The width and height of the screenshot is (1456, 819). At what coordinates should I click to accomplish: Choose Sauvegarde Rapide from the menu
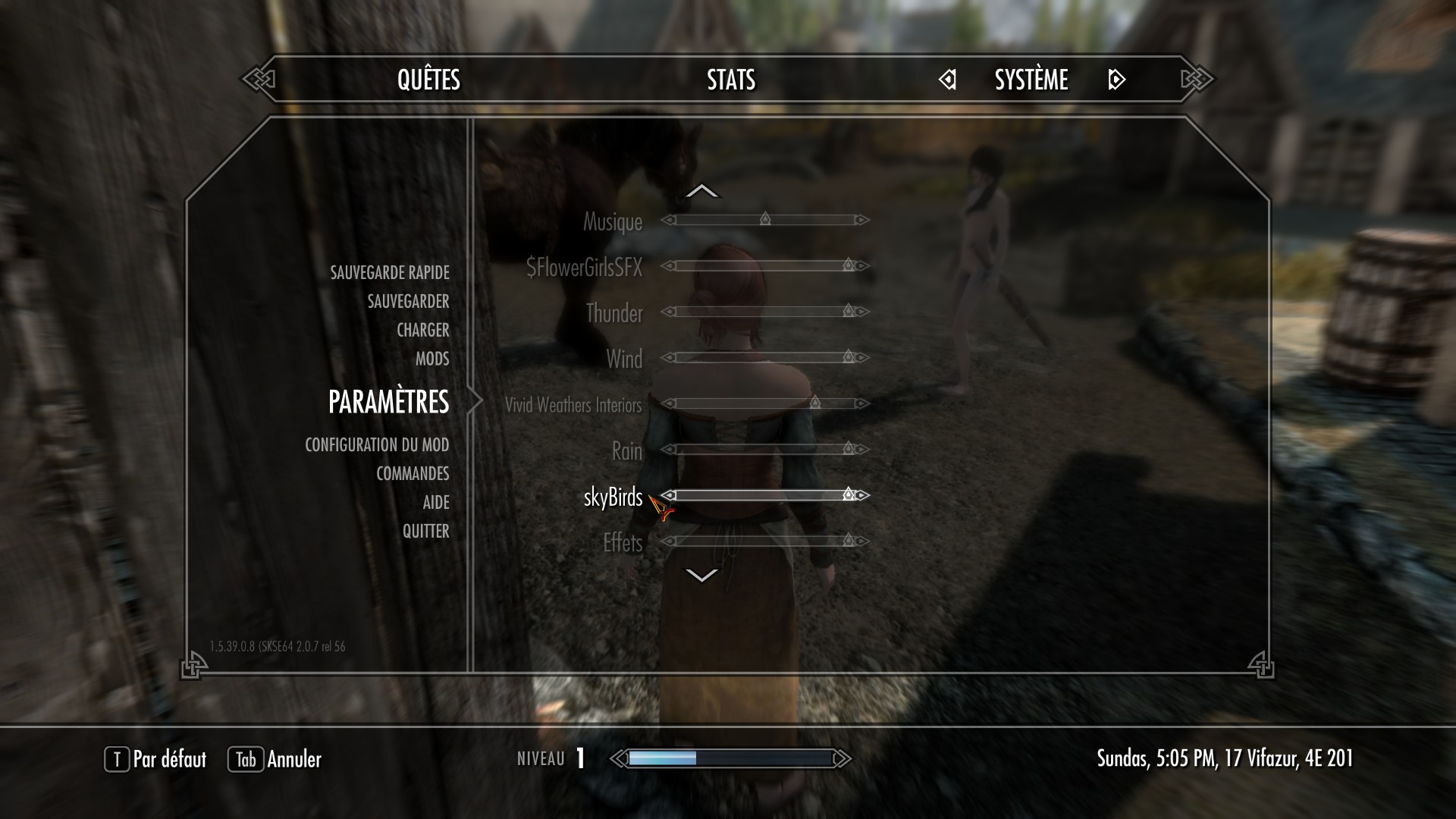[389, 272]
